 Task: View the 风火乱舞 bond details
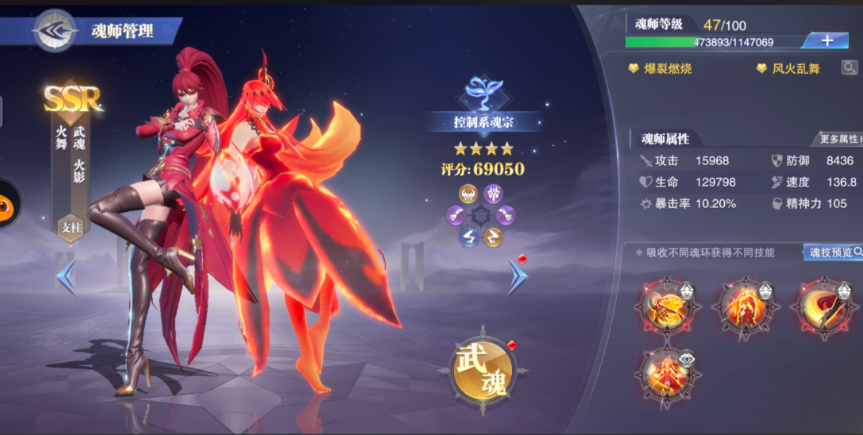coord(794,69)
